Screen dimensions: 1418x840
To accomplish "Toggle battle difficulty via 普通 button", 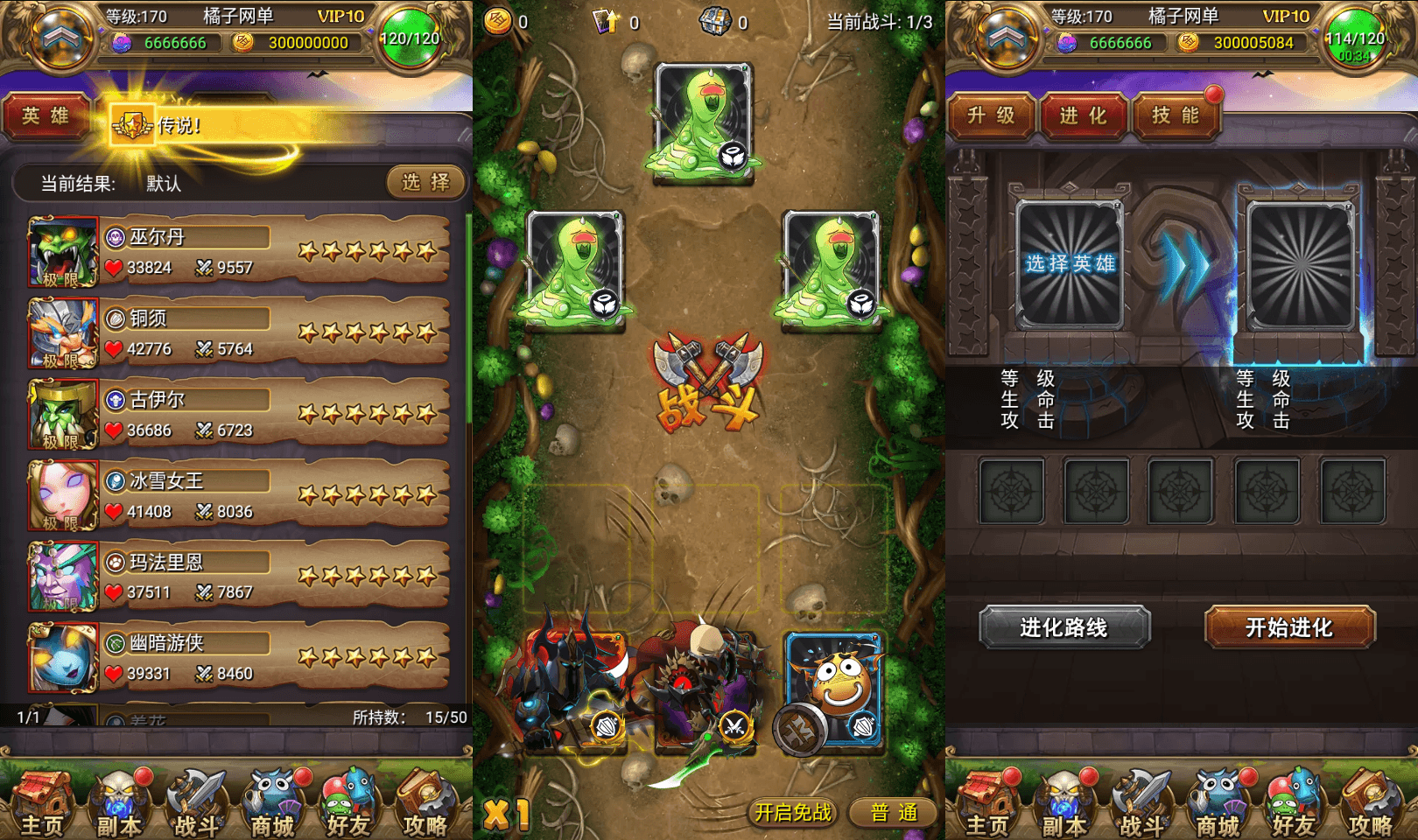I will coord(891,812).
